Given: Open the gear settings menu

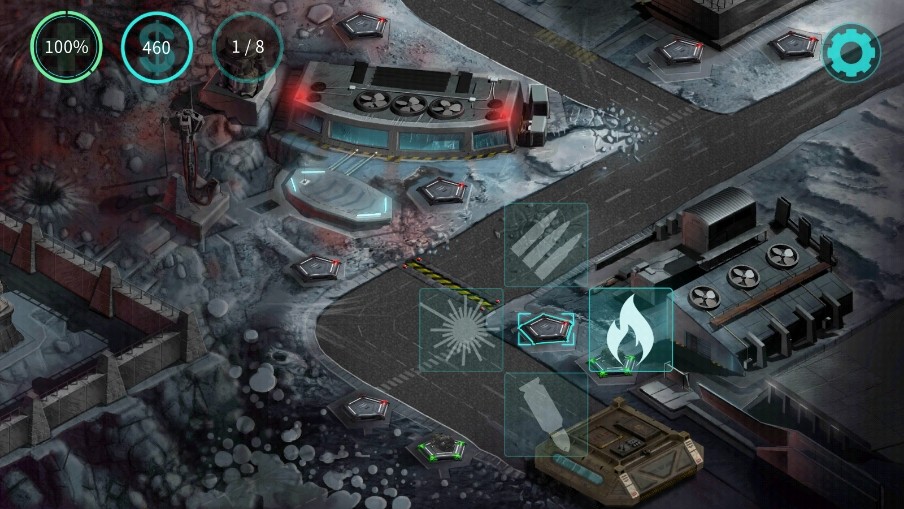Looking at the screenshot, I should (850, 53).
